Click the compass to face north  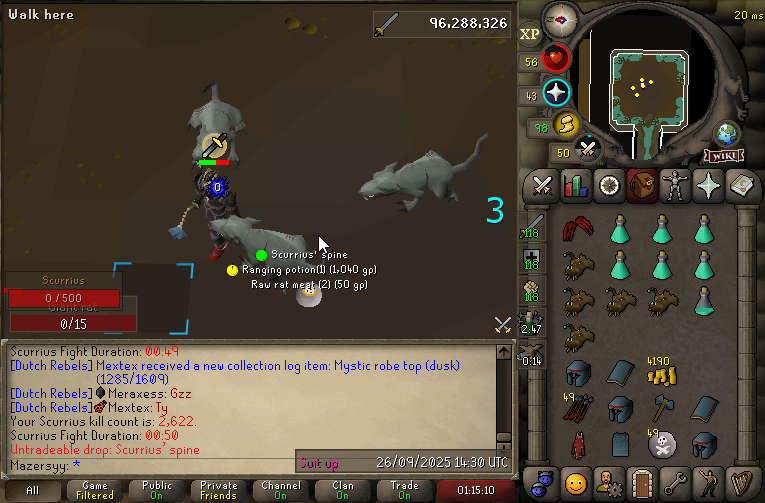point(557,20)
